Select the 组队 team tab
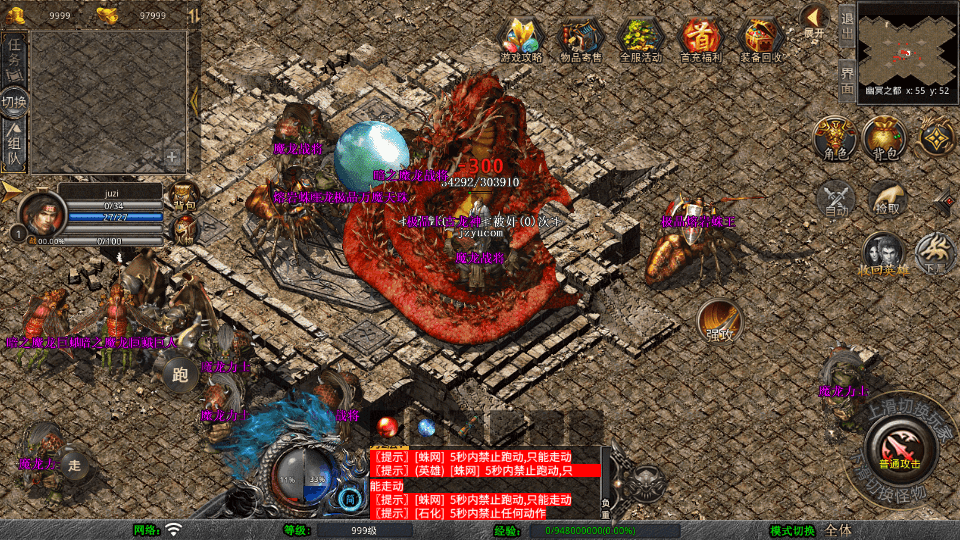Image resolution: width=960 pixels, height=540 pixels. [x=15, y=145]
